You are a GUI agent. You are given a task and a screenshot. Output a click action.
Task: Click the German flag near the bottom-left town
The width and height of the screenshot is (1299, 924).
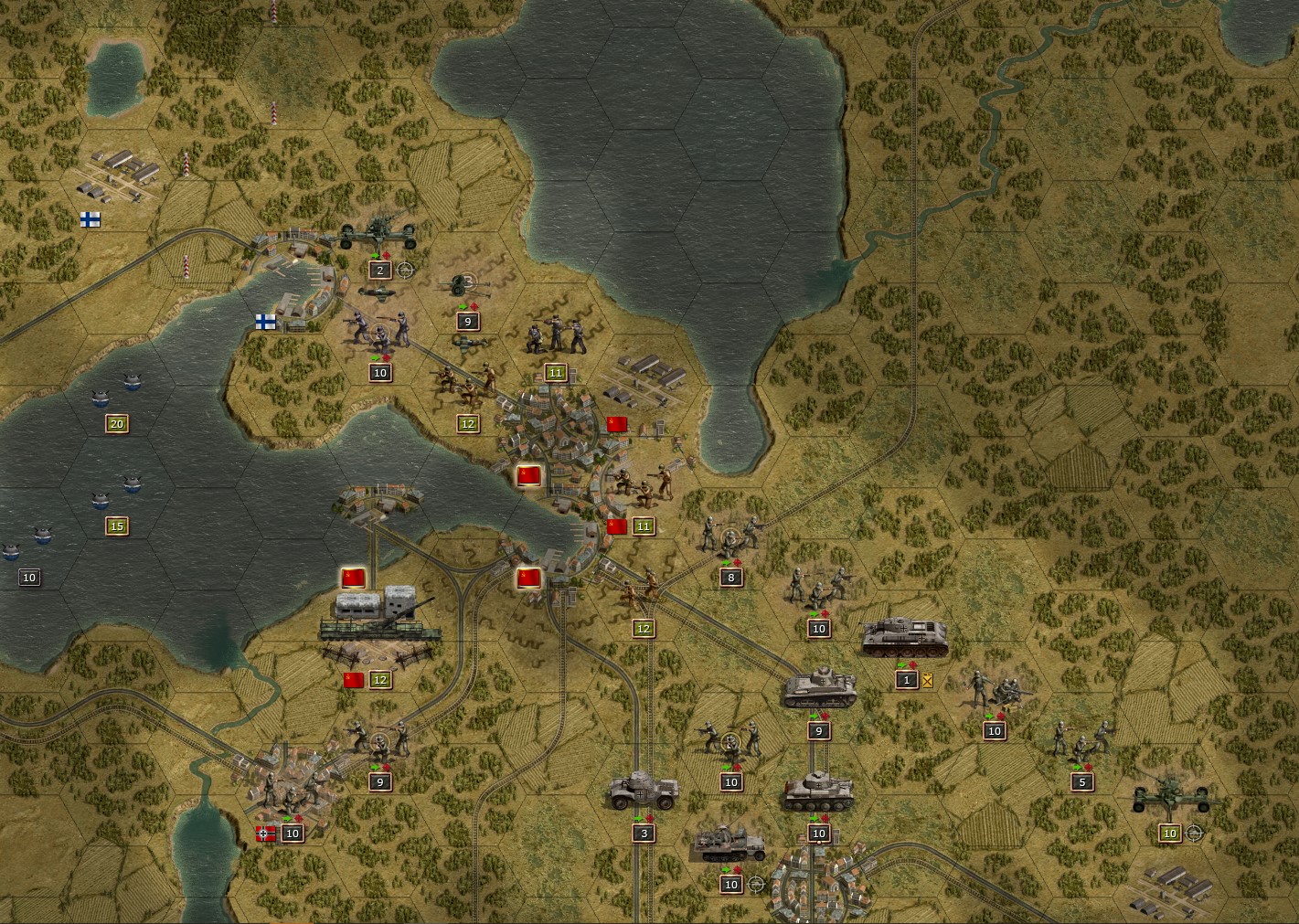tap(265, 833)
